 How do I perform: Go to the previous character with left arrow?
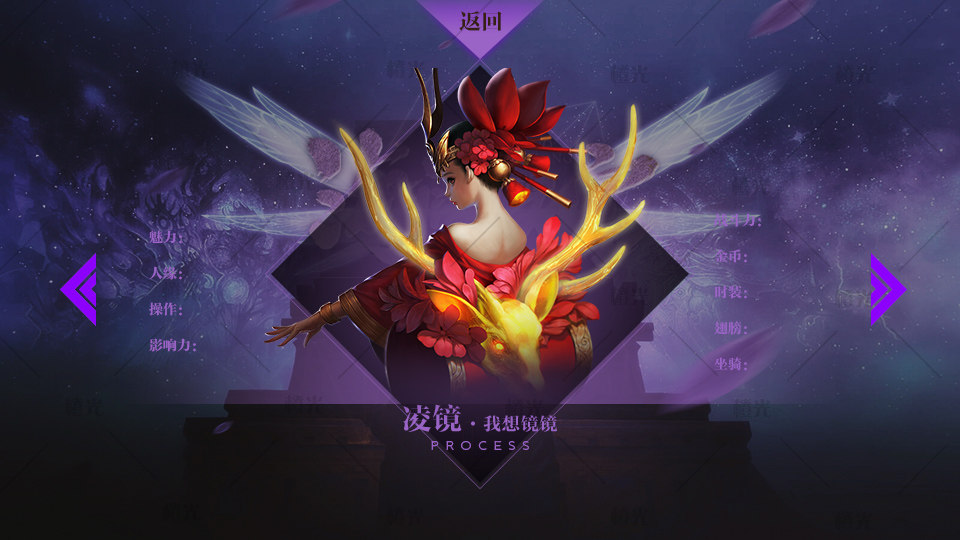pyautogui.click(x=79, y=289)
